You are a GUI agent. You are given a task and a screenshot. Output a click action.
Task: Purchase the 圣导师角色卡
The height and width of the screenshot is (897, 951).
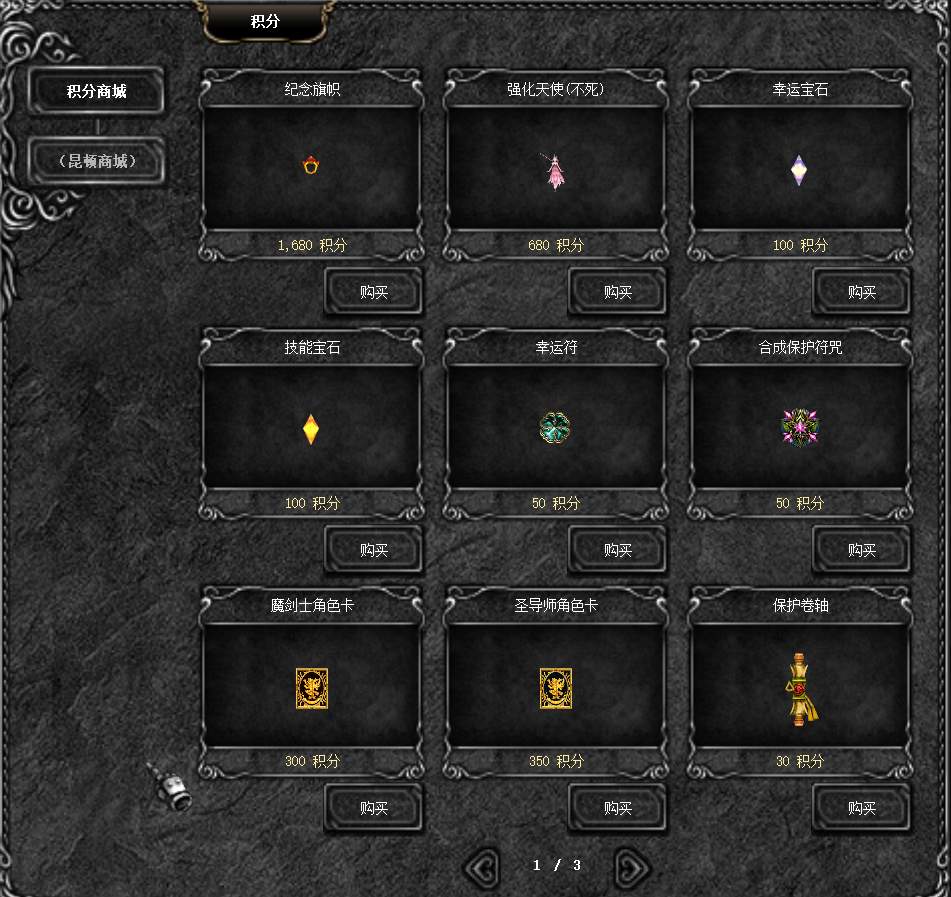[x=618, y=809]
